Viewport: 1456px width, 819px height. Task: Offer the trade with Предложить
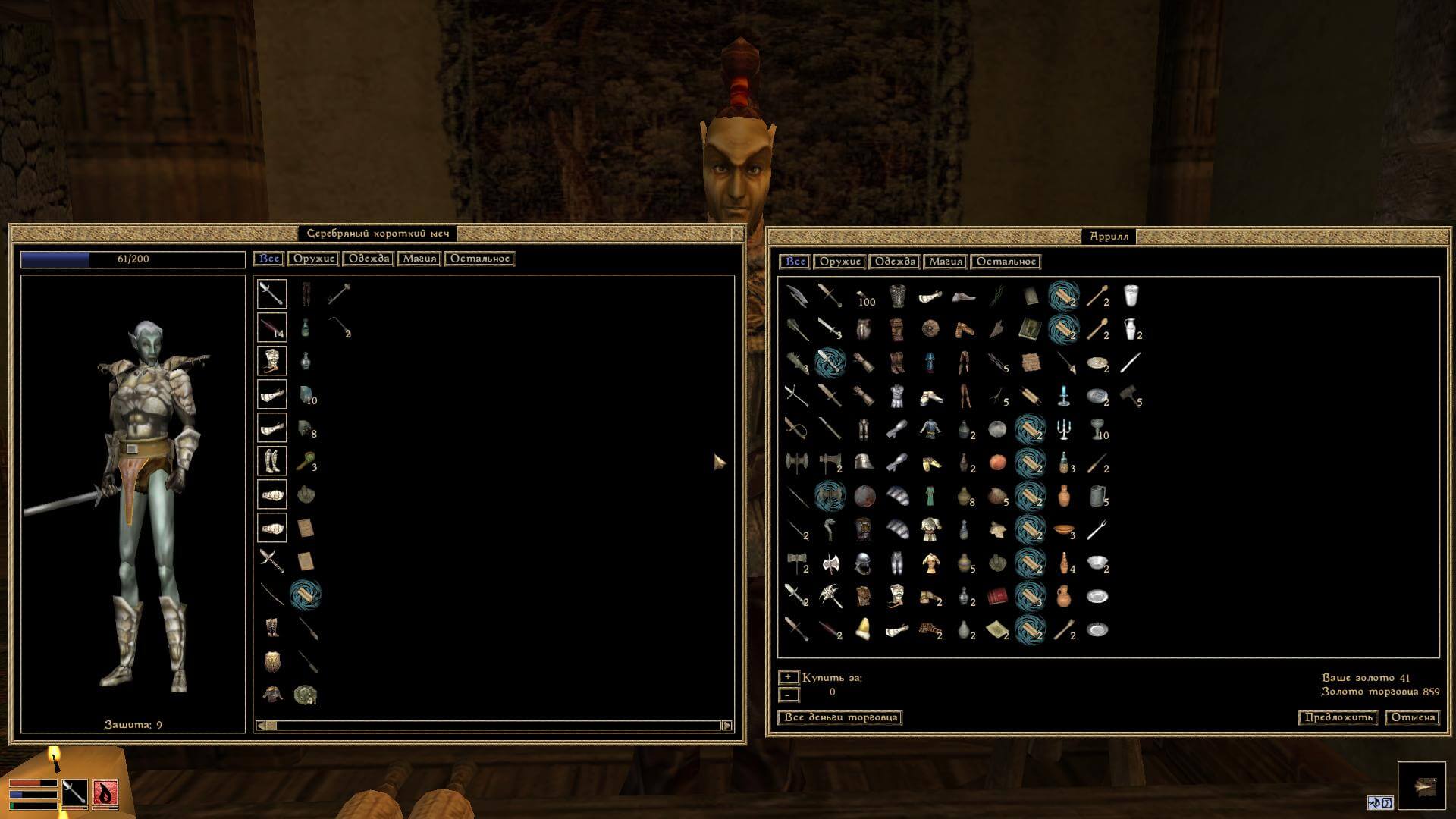click(x=1338, y=717)
